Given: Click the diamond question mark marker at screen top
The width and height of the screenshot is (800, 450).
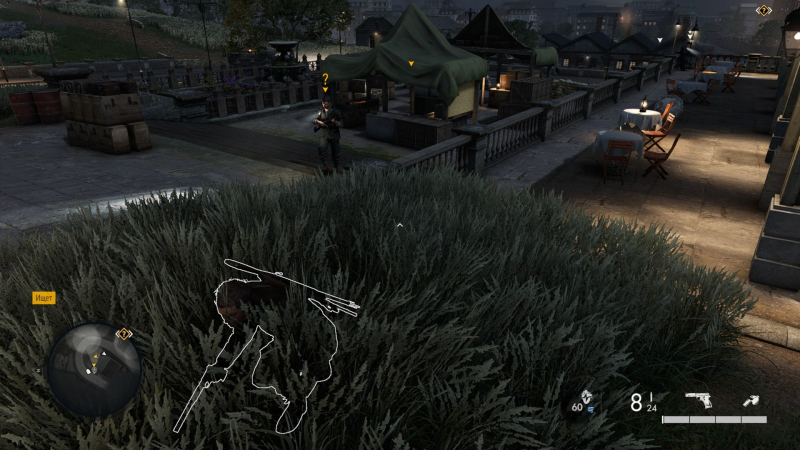Looking at the screenshot, I should [x=764, y=10].
